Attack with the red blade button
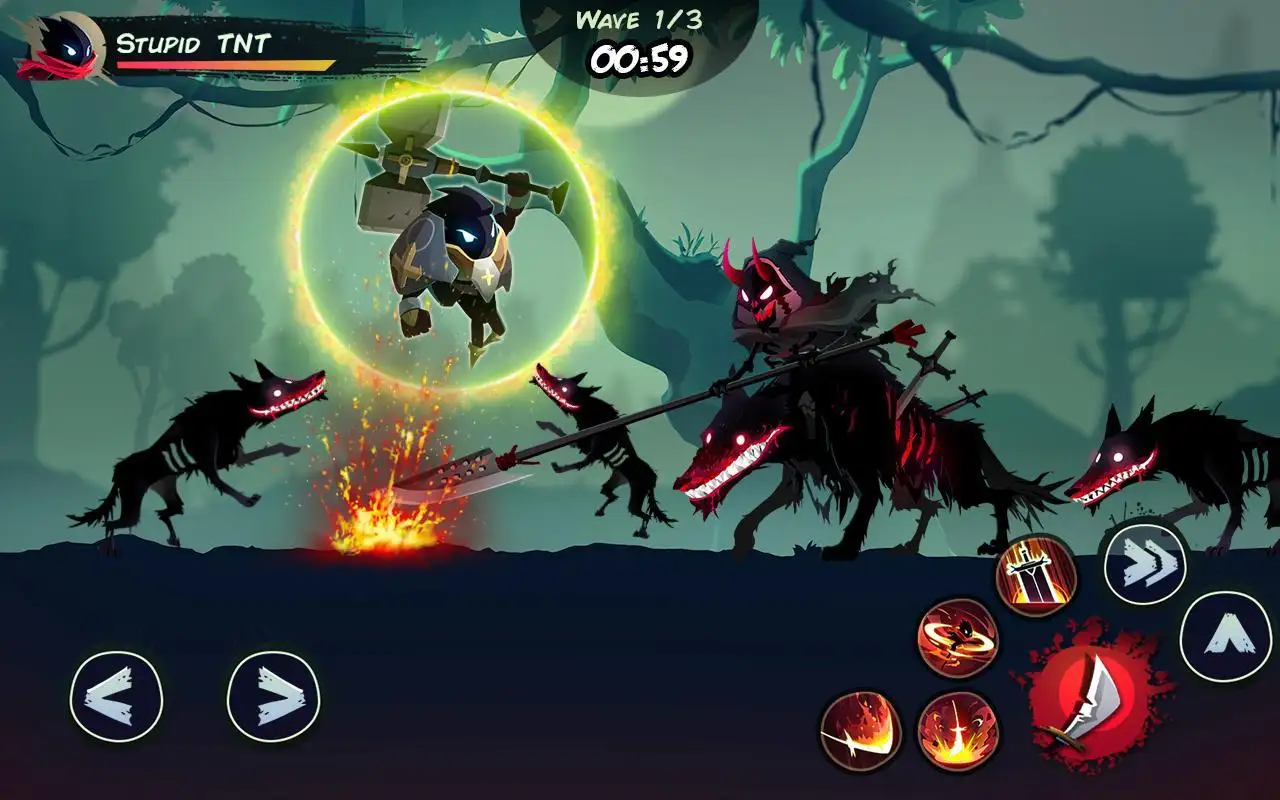This screenshot has height=800, width=1280. pyautogui.click(x=1091, y=697)
